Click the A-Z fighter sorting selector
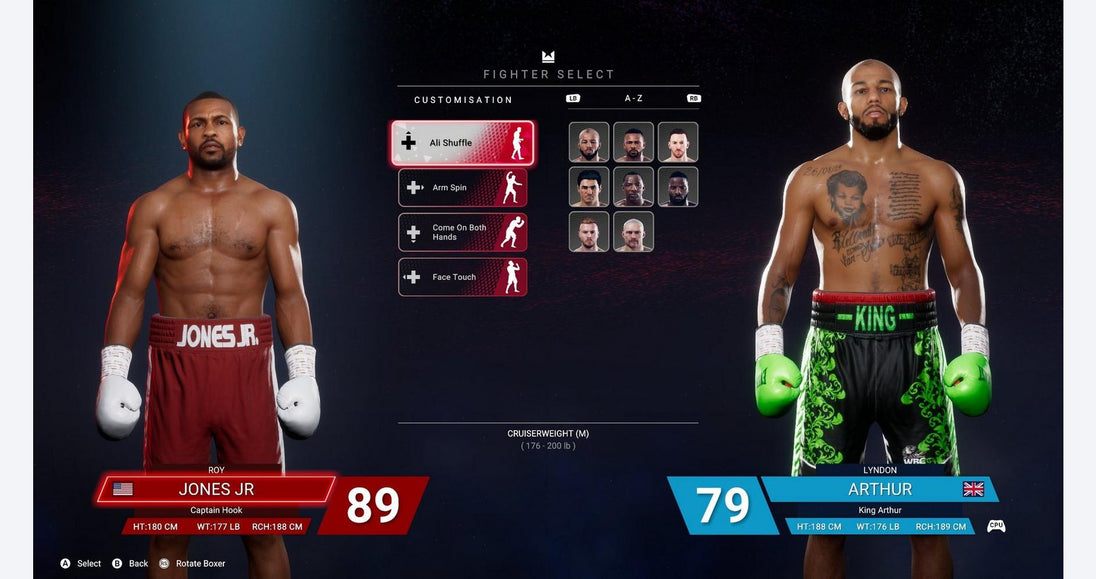1096x579 pixels. tap(633, 99)
